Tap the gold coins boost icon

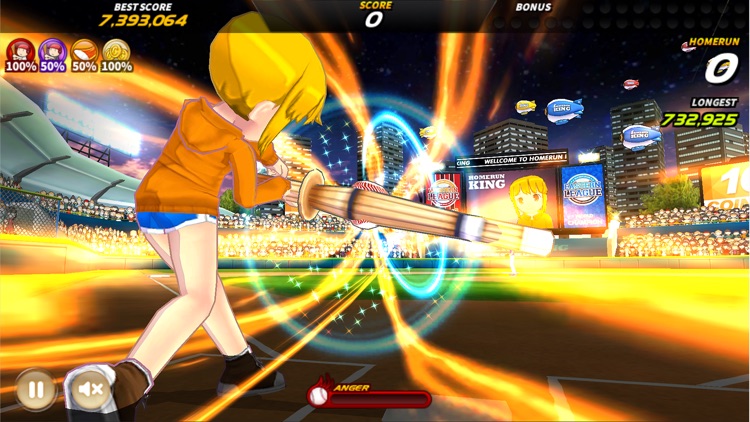click(116, 51)
